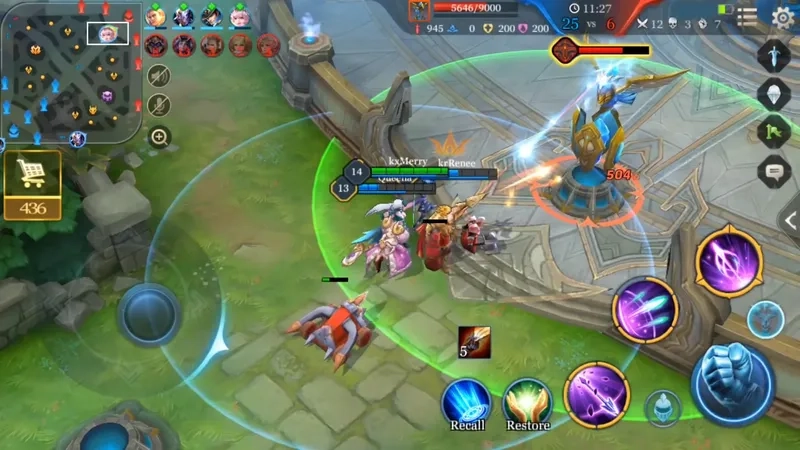800x450 pixels.
Task: Use the Restore healing ability
Action: tap(527, 400)
